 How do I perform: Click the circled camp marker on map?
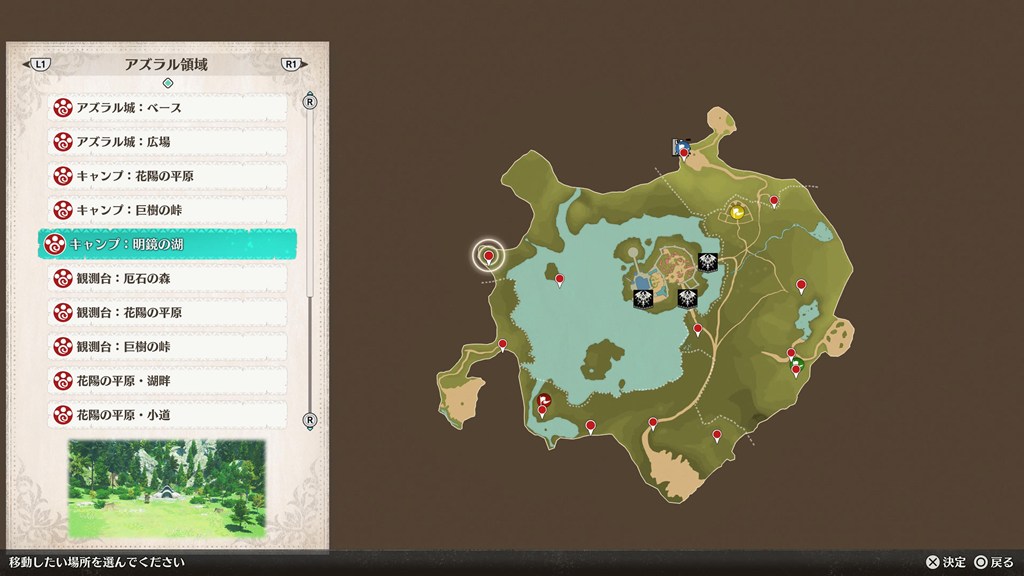point(488,257)
